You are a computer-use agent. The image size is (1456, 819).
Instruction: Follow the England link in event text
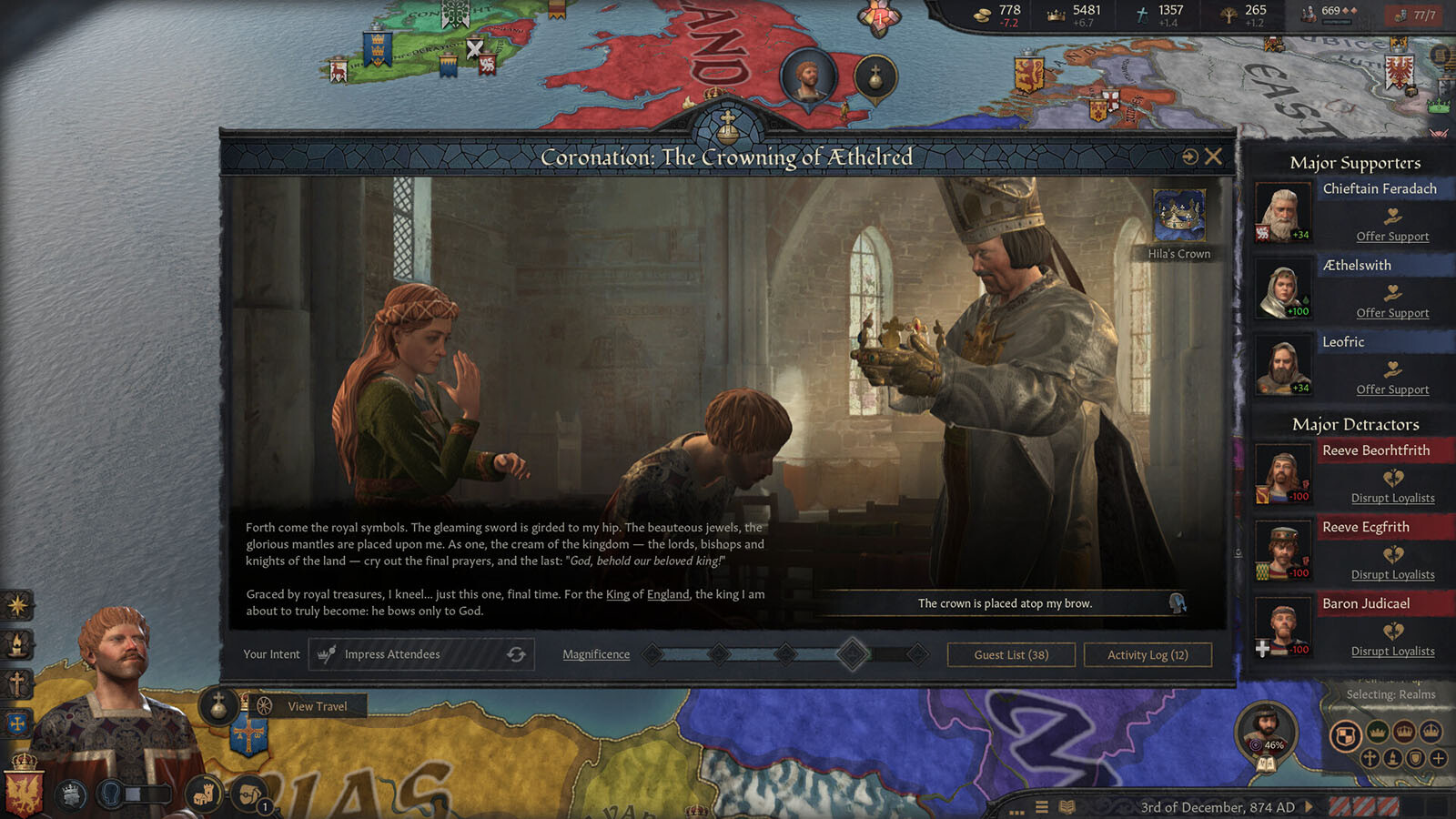coord(668,594)
